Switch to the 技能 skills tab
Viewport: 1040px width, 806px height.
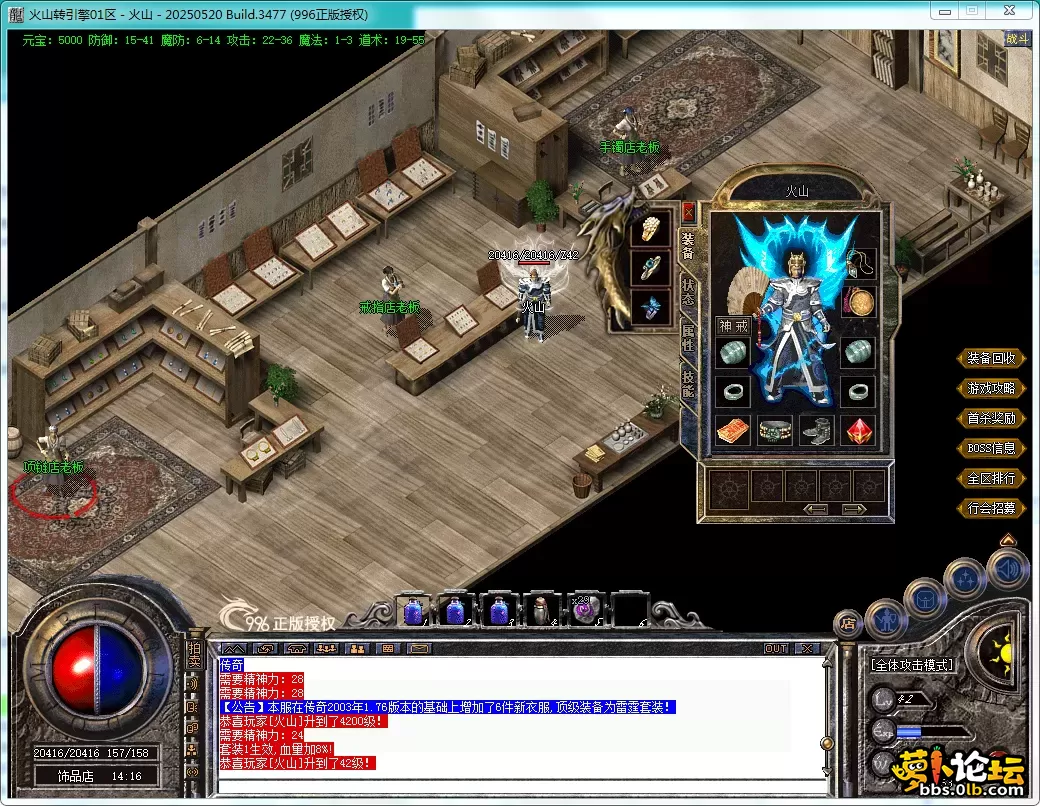[688, 385]
